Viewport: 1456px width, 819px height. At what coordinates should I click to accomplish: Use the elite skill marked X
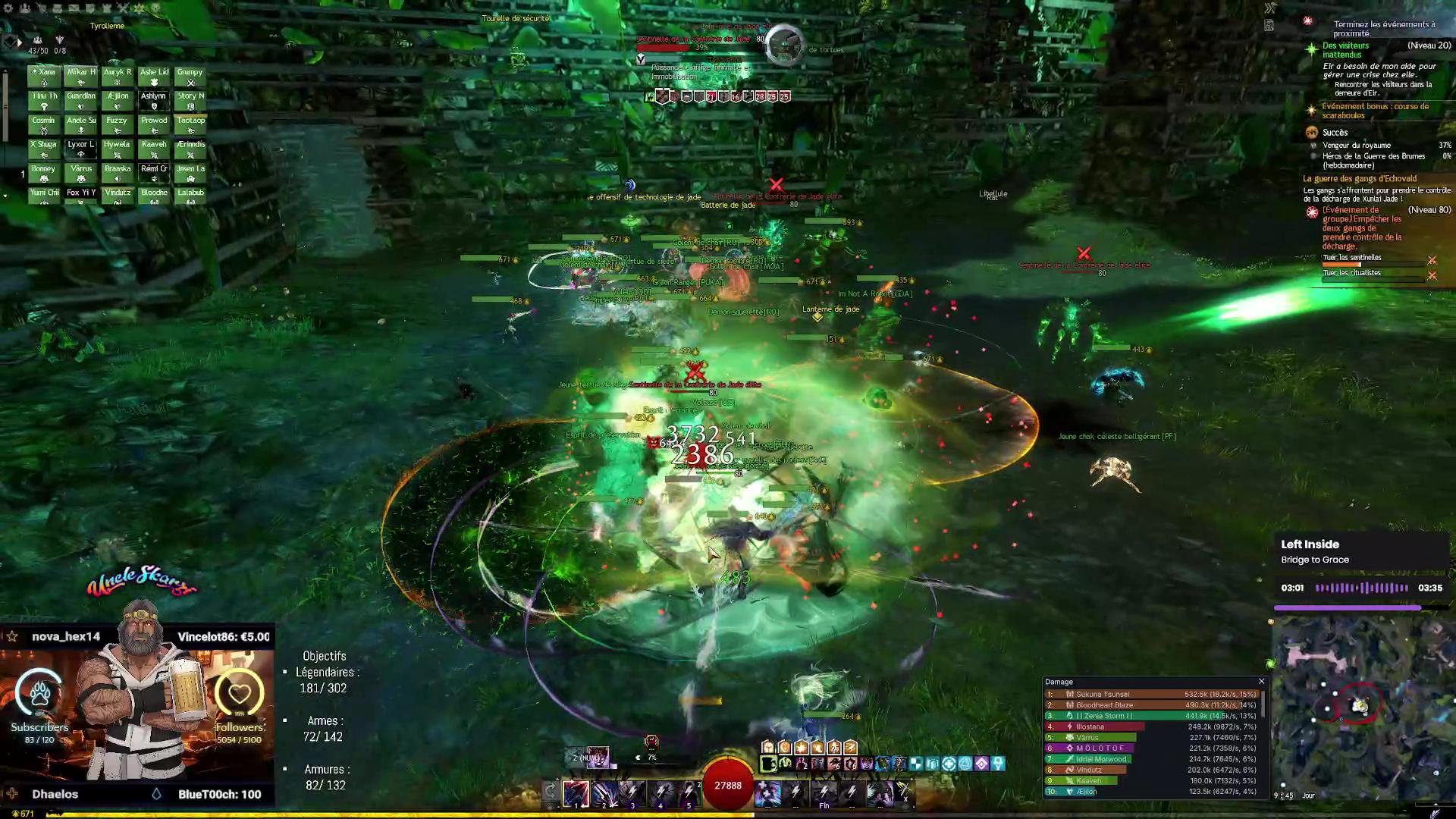click(902, 793)
